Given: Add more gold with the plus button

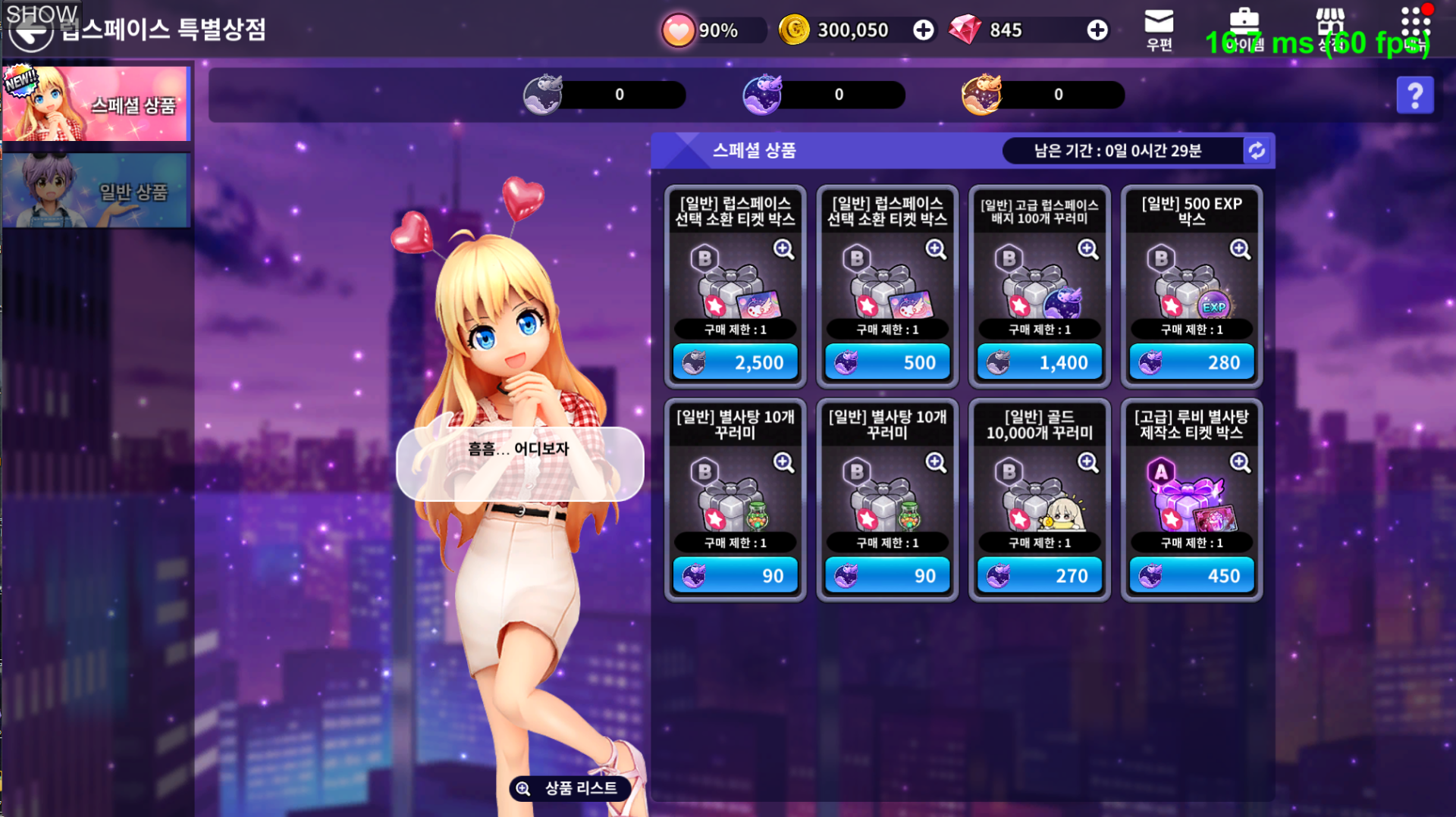Looking at the screenshot, I should point(923,30).
